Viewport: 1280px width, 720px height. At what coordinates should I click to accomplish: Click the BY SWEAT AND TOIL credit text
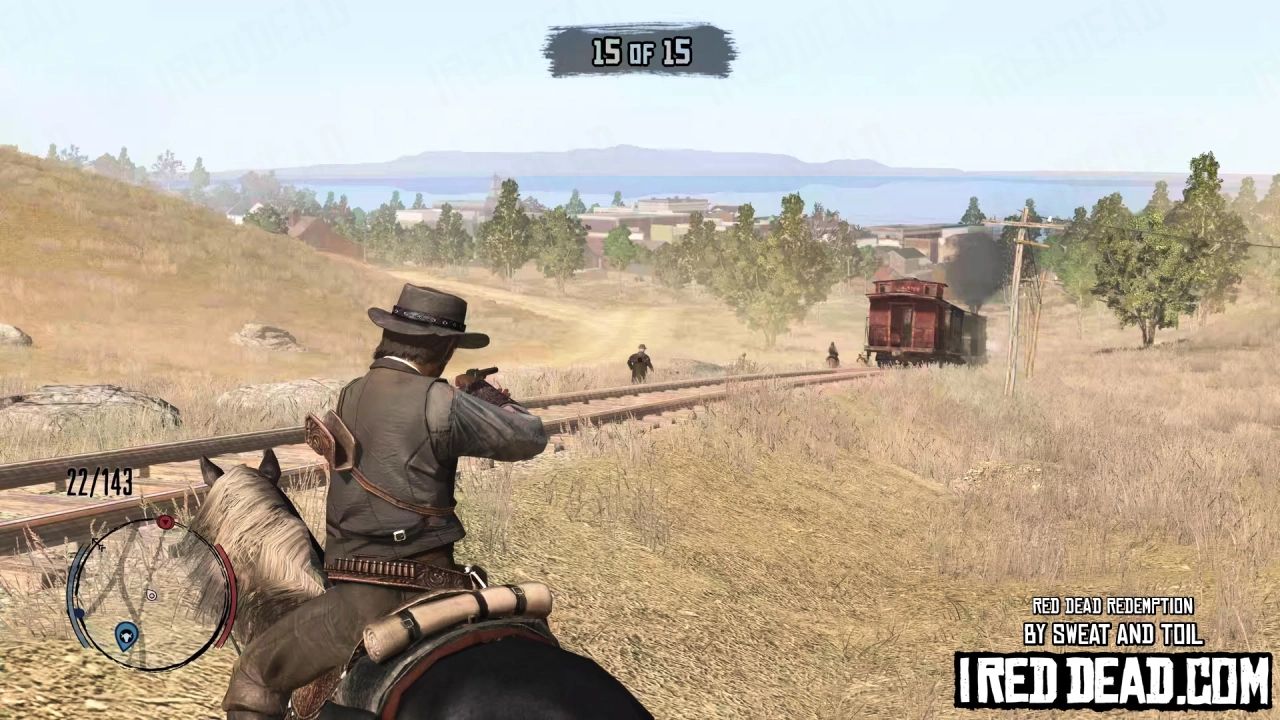pyautogui.click(x=1114, y=634)
